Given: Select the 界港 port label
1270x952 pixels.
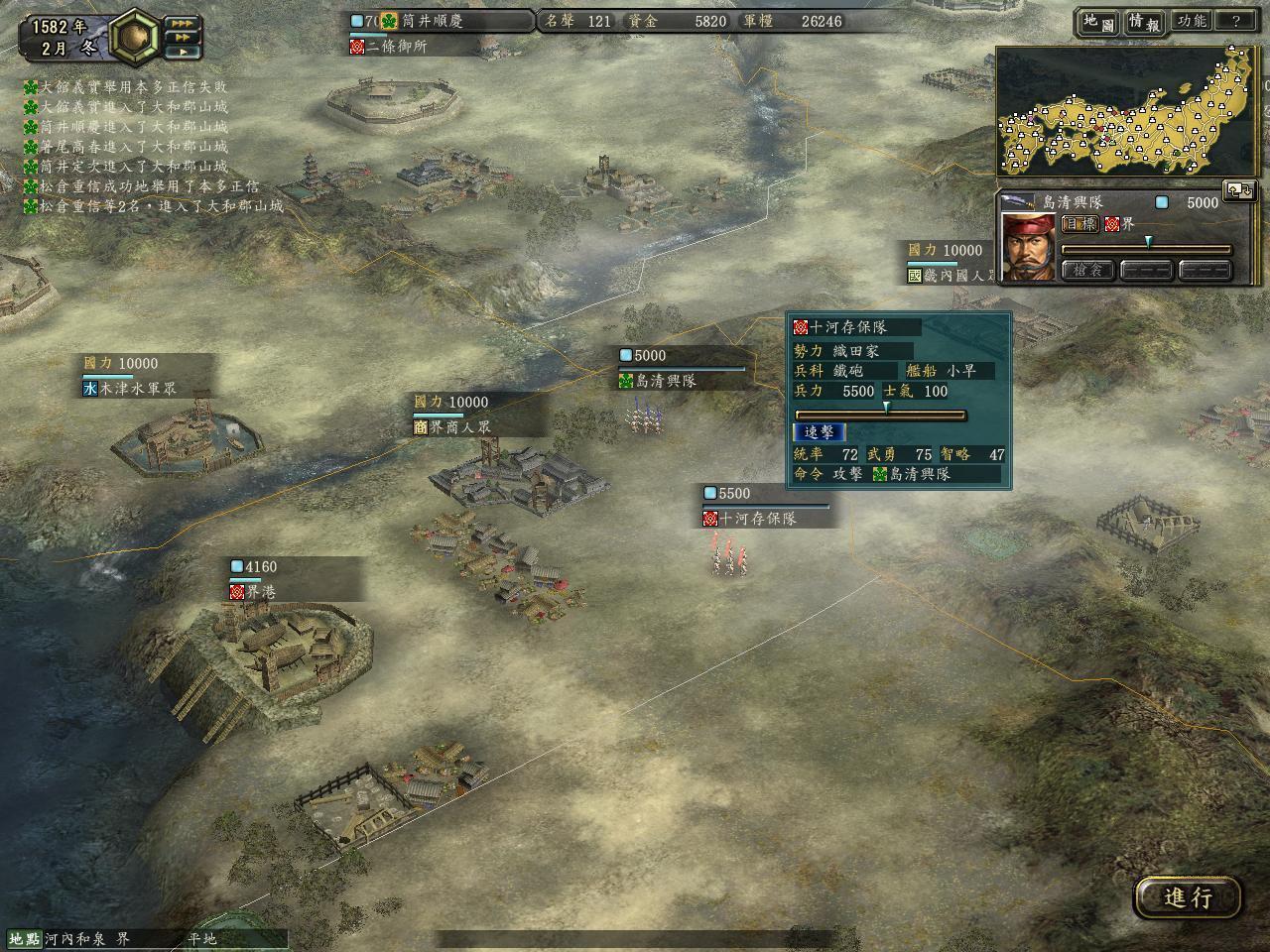Looking at the screenshot, I should (261, 592).
